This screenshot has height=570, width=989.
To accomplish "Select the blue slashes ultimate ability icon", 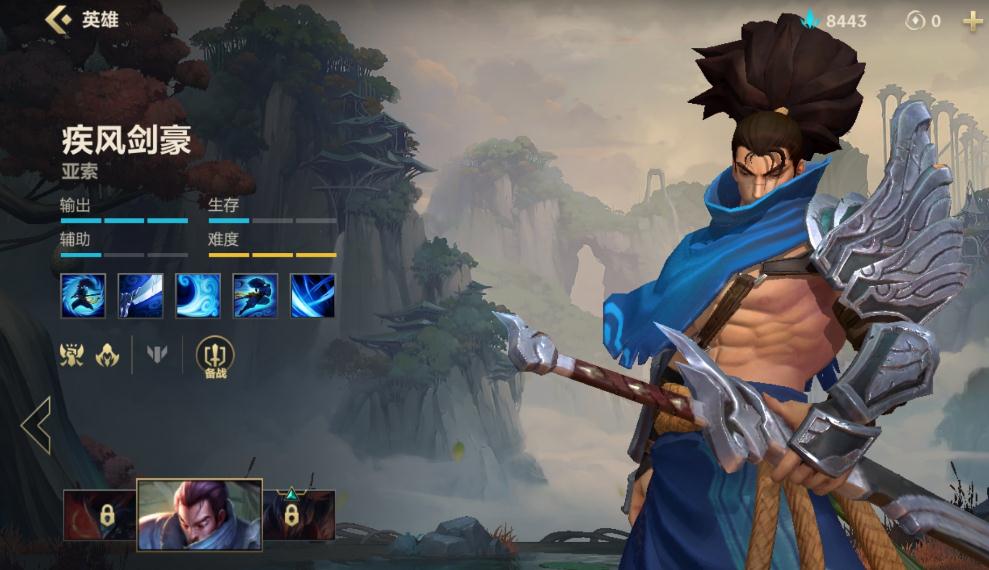I will [313, 295].
